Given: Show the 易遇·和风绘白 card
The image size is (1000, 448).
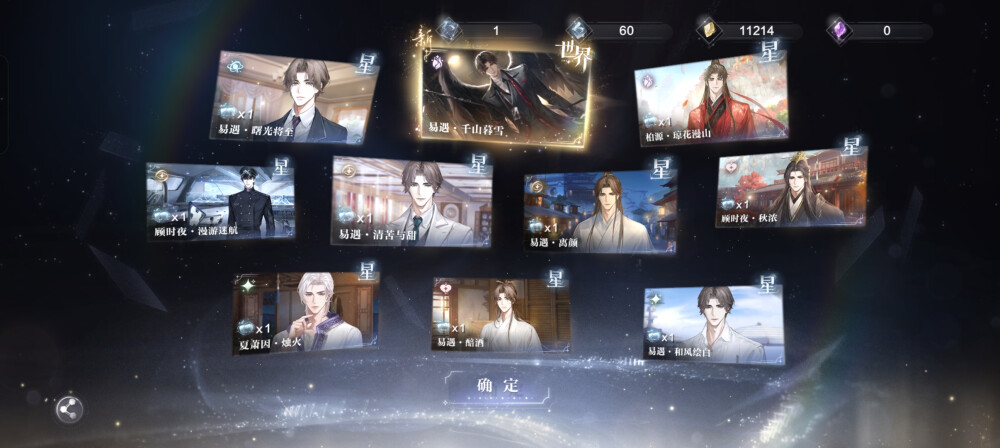Looking at the screenshot, I should [713, 323].
